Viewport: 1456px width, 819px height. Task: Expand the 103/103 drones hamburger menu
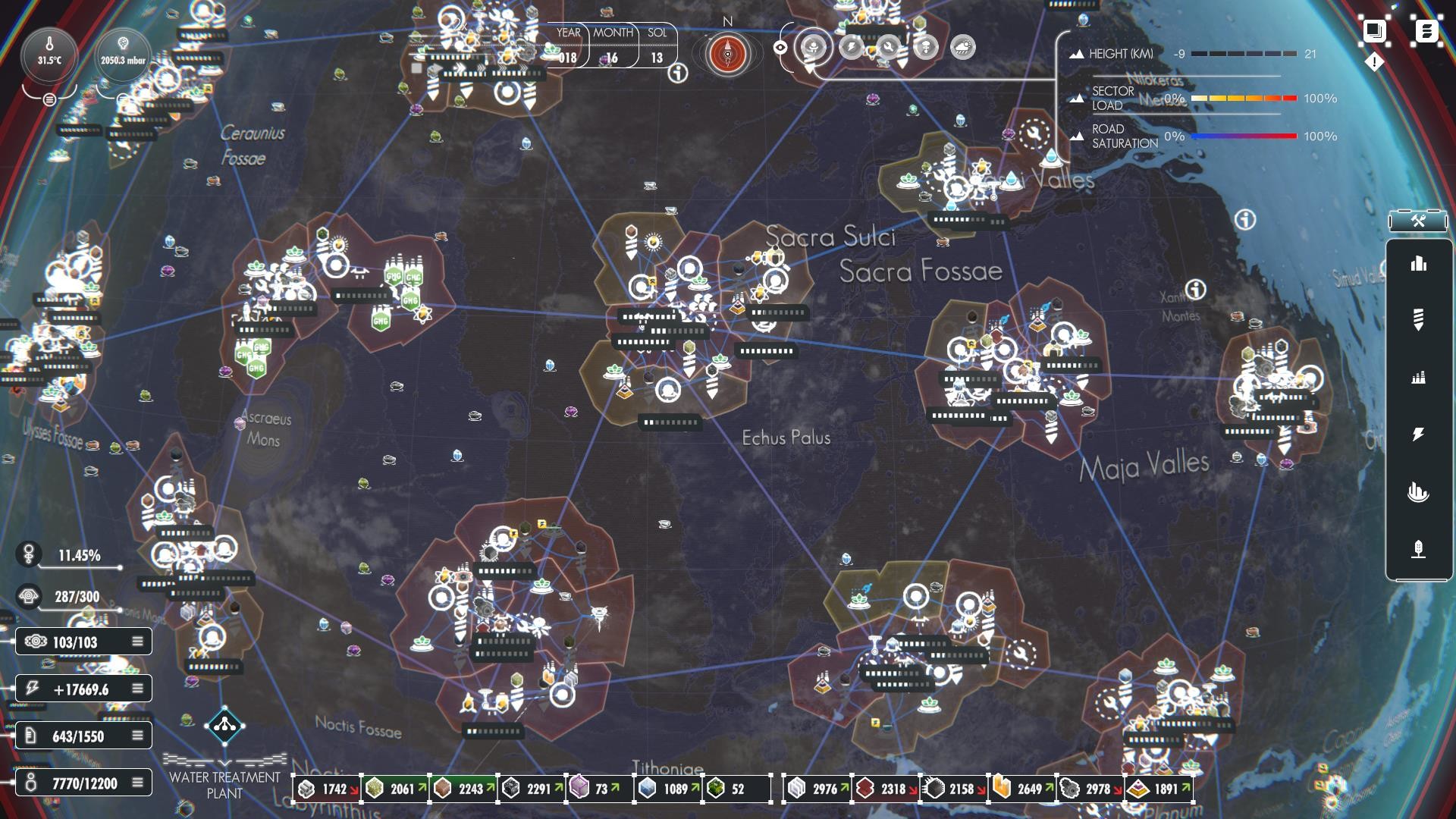[x=137, y=641]
